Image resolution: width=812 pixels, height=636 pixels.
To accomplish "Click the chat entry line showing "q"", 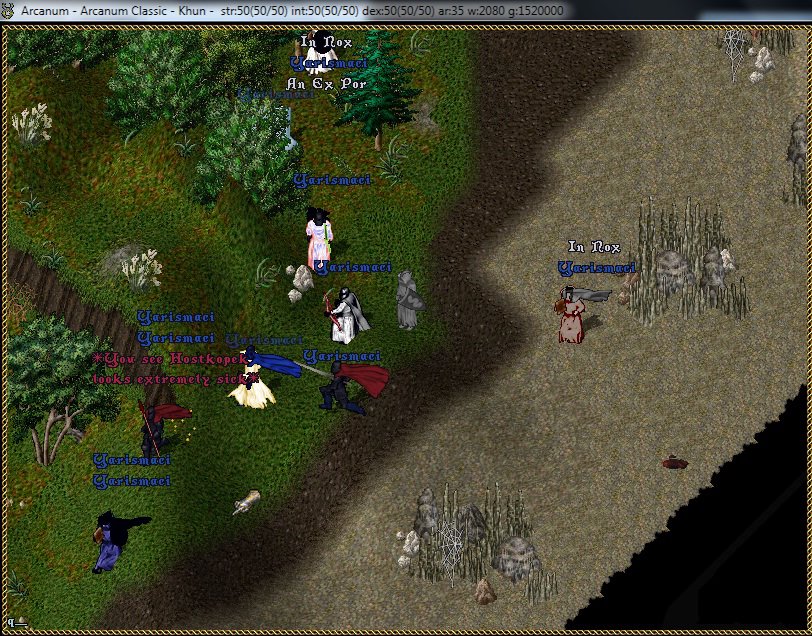I will click(x=14, y=623).
